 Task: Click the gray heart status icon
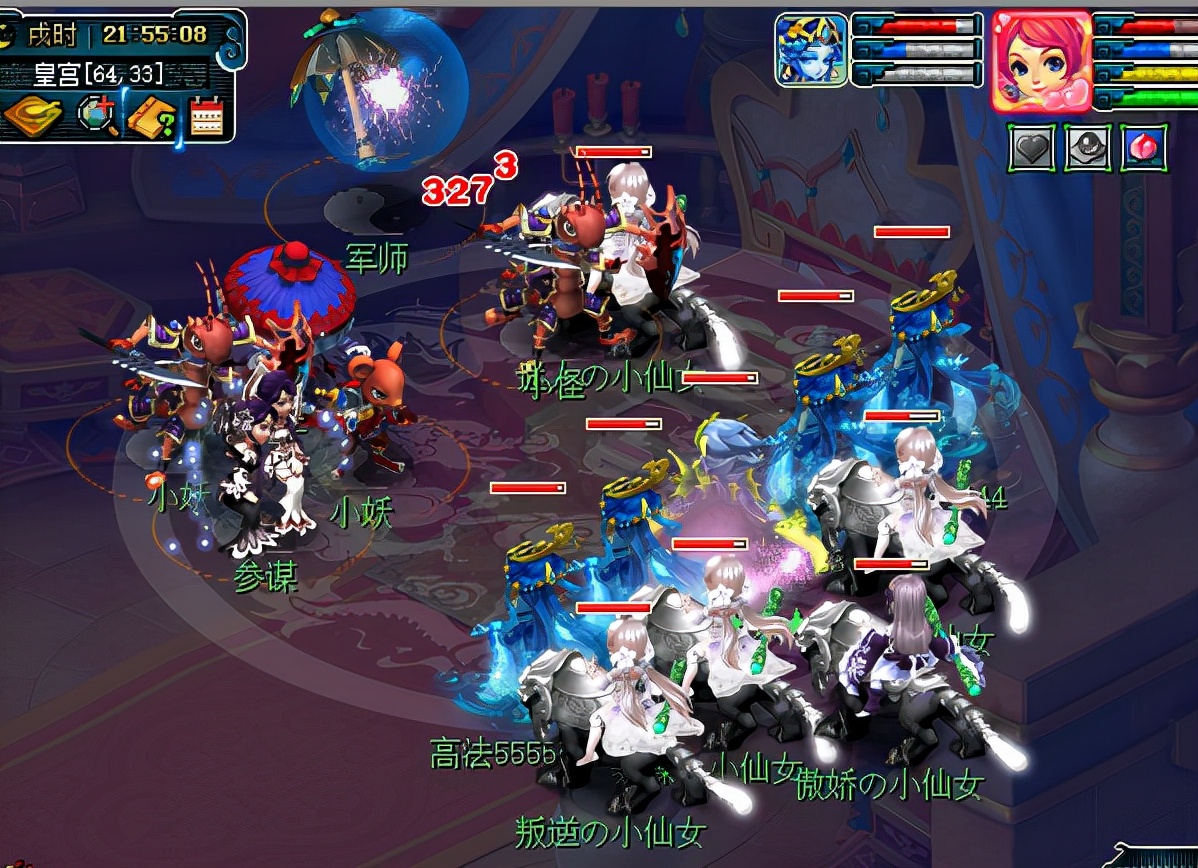point(1030,149)
